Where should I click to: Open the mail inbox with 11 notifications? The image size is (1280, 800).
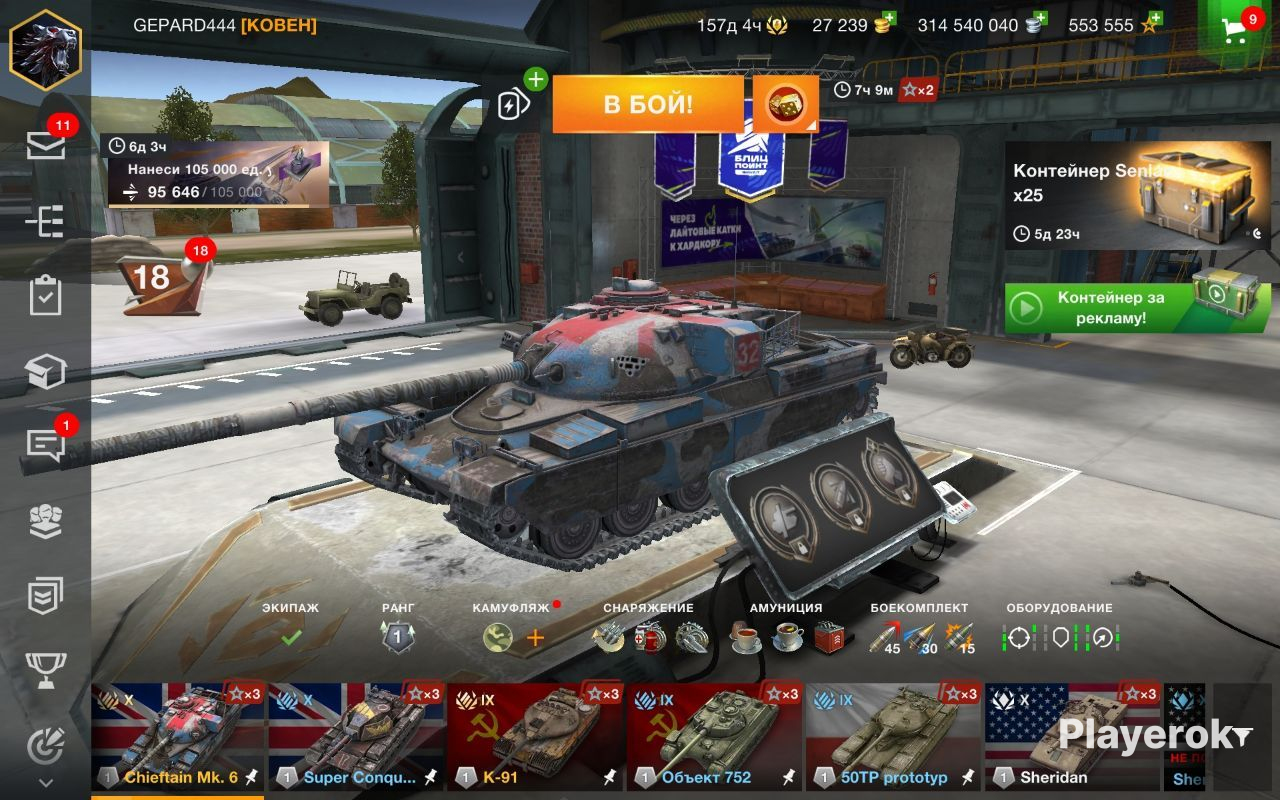46,146
